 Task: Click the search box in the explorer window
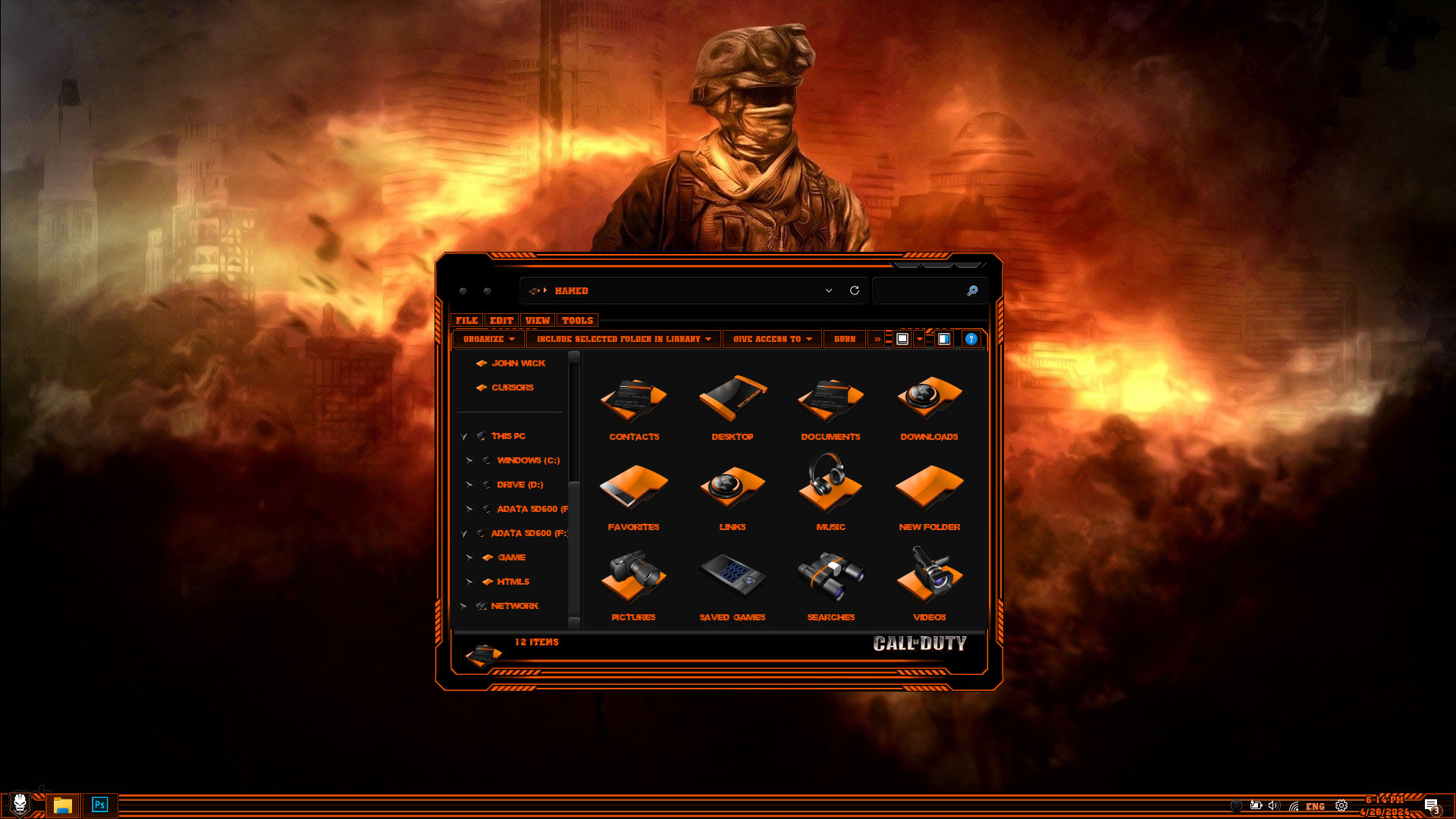[x=919, y=290]
